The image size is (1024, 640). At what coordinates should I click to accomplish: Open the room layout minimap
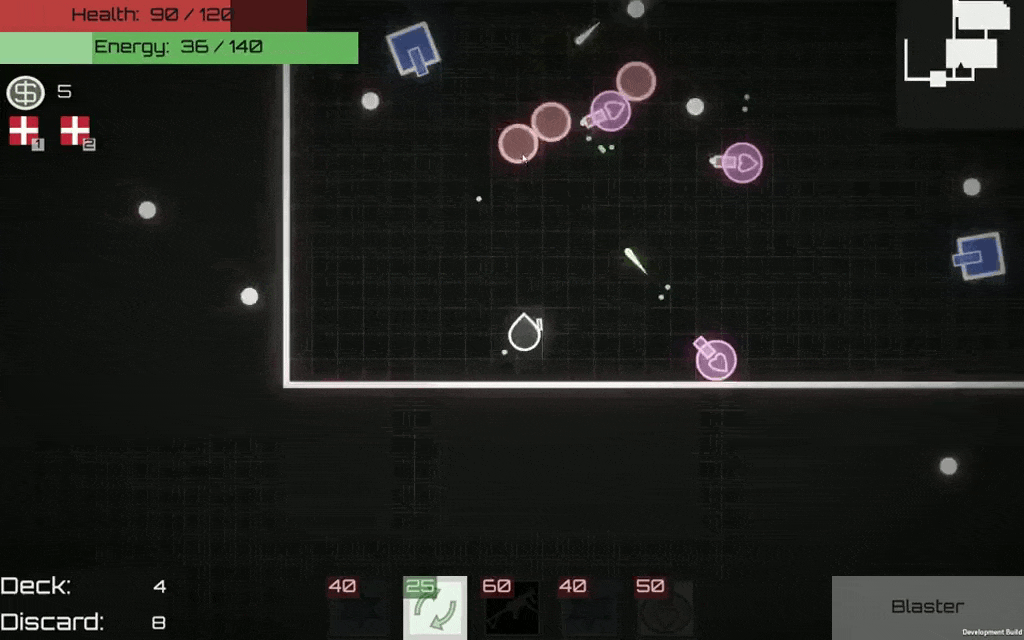[958, 50]
